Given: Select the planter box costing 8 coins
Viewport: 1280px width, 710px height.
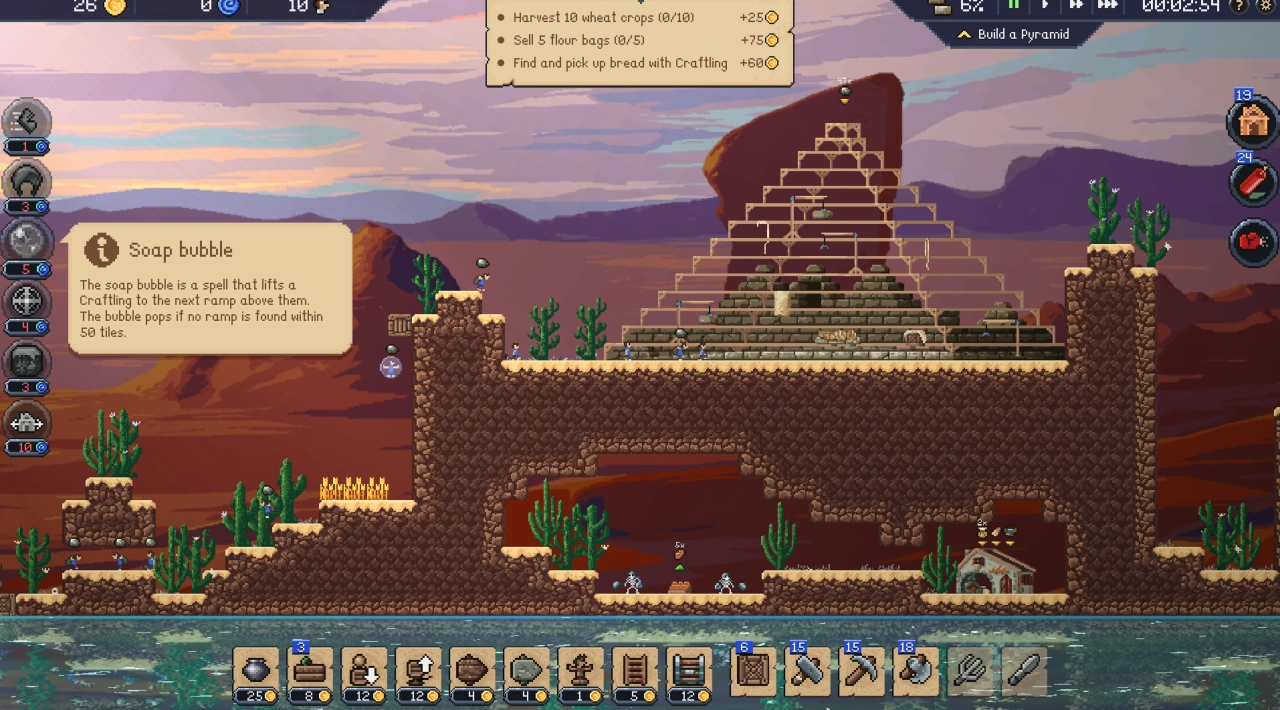Looking at the screenshot, I should [310, 669].
